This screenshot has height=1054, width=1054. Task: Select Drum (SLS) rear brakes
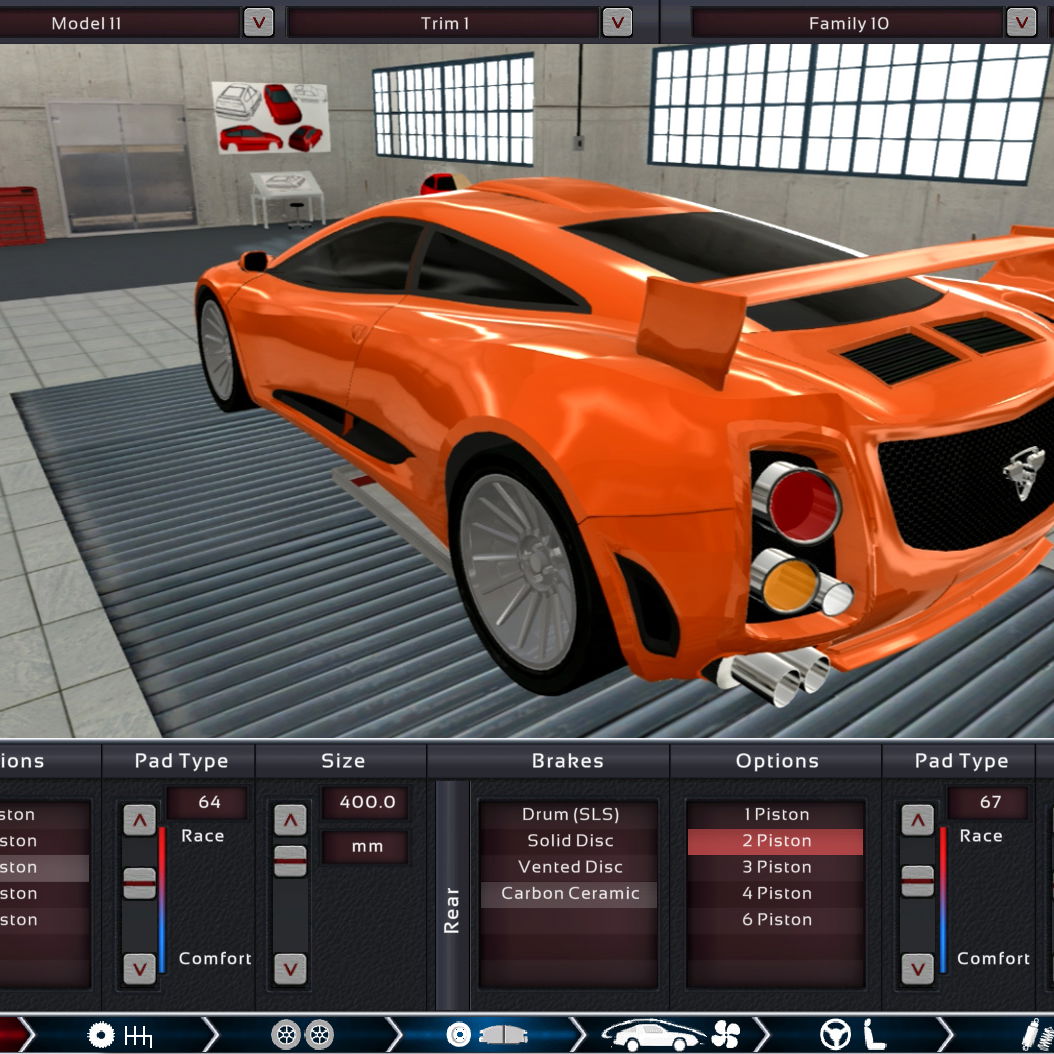569,815
